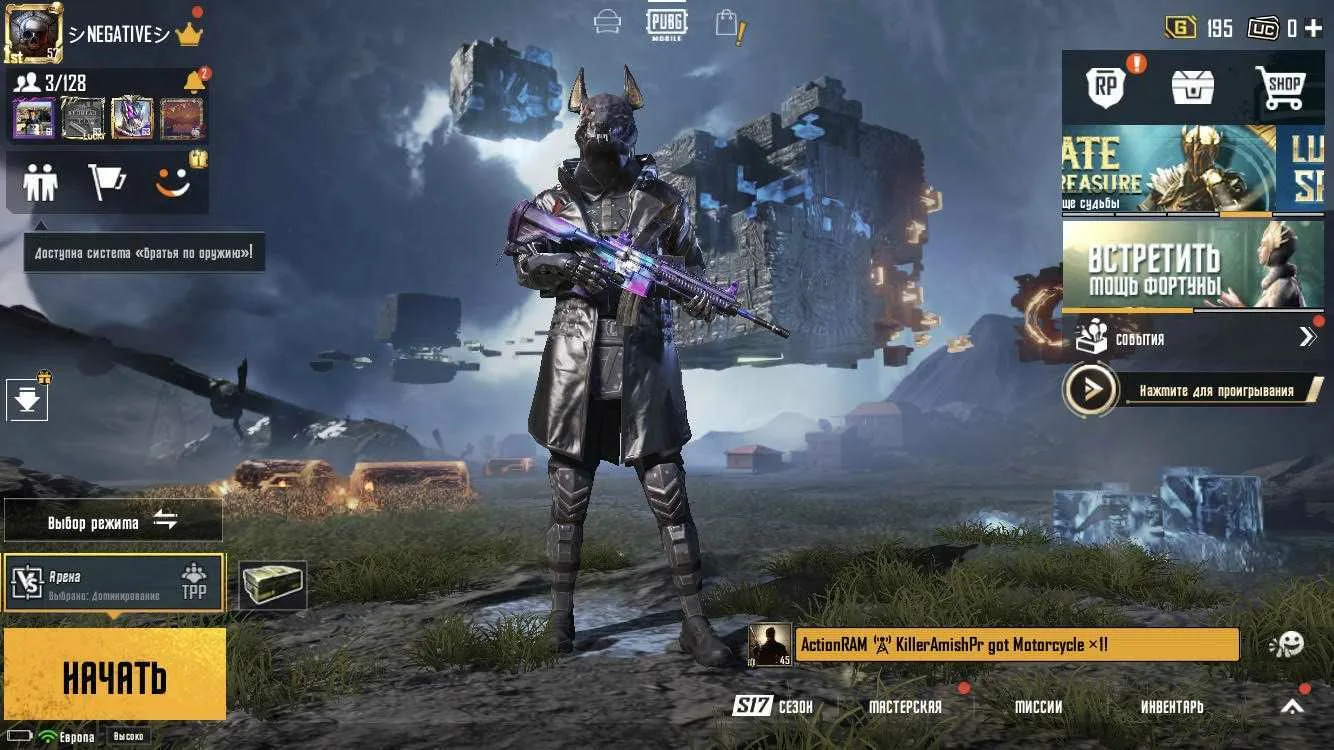This screenshot has height=750, width=1334.
Task: Go to МАСТЕРСКАЯ workshop
Action: pyautogui.click(x=905, y=707)
